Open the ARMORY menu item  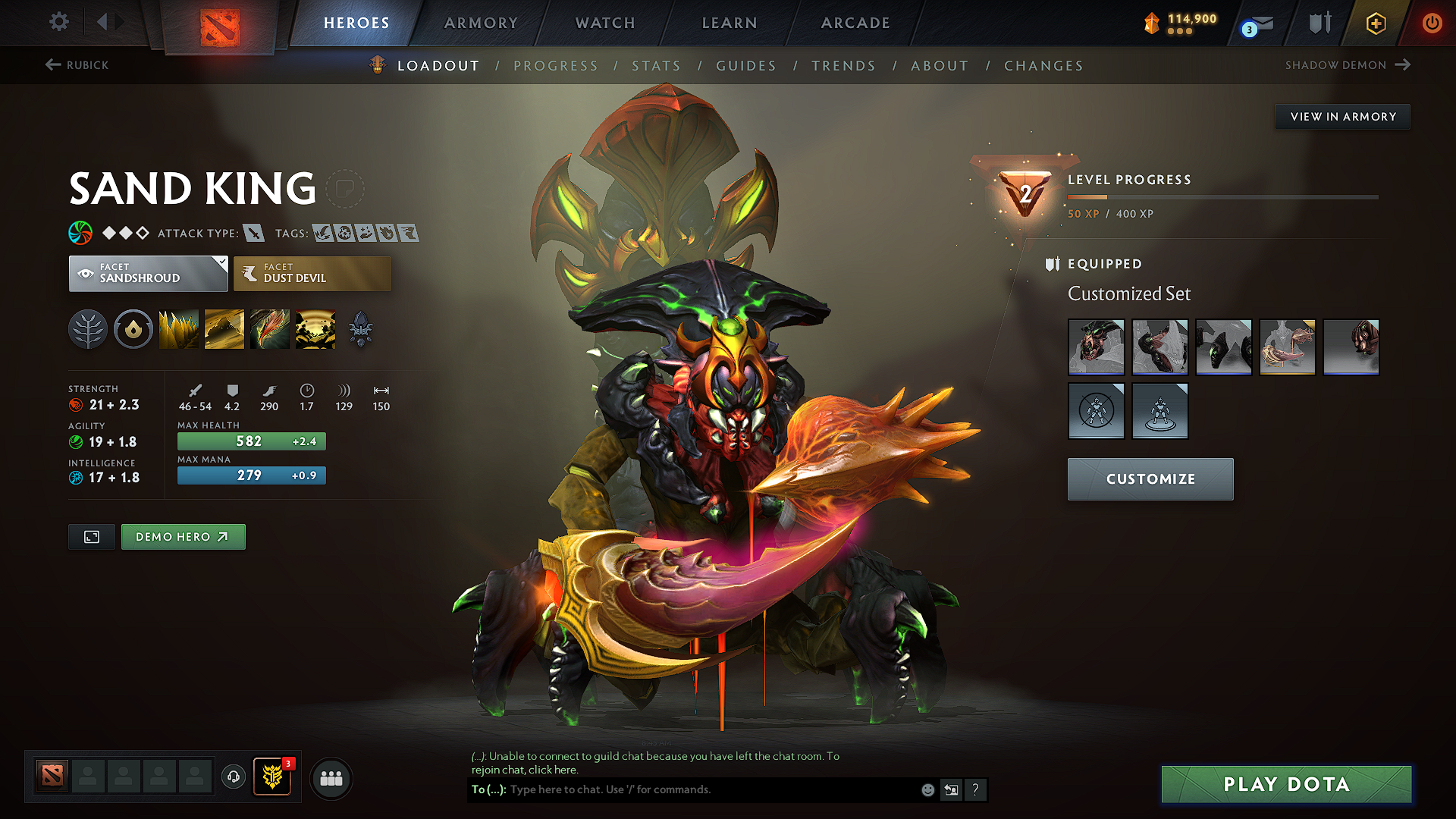click(x=480, y=23)
